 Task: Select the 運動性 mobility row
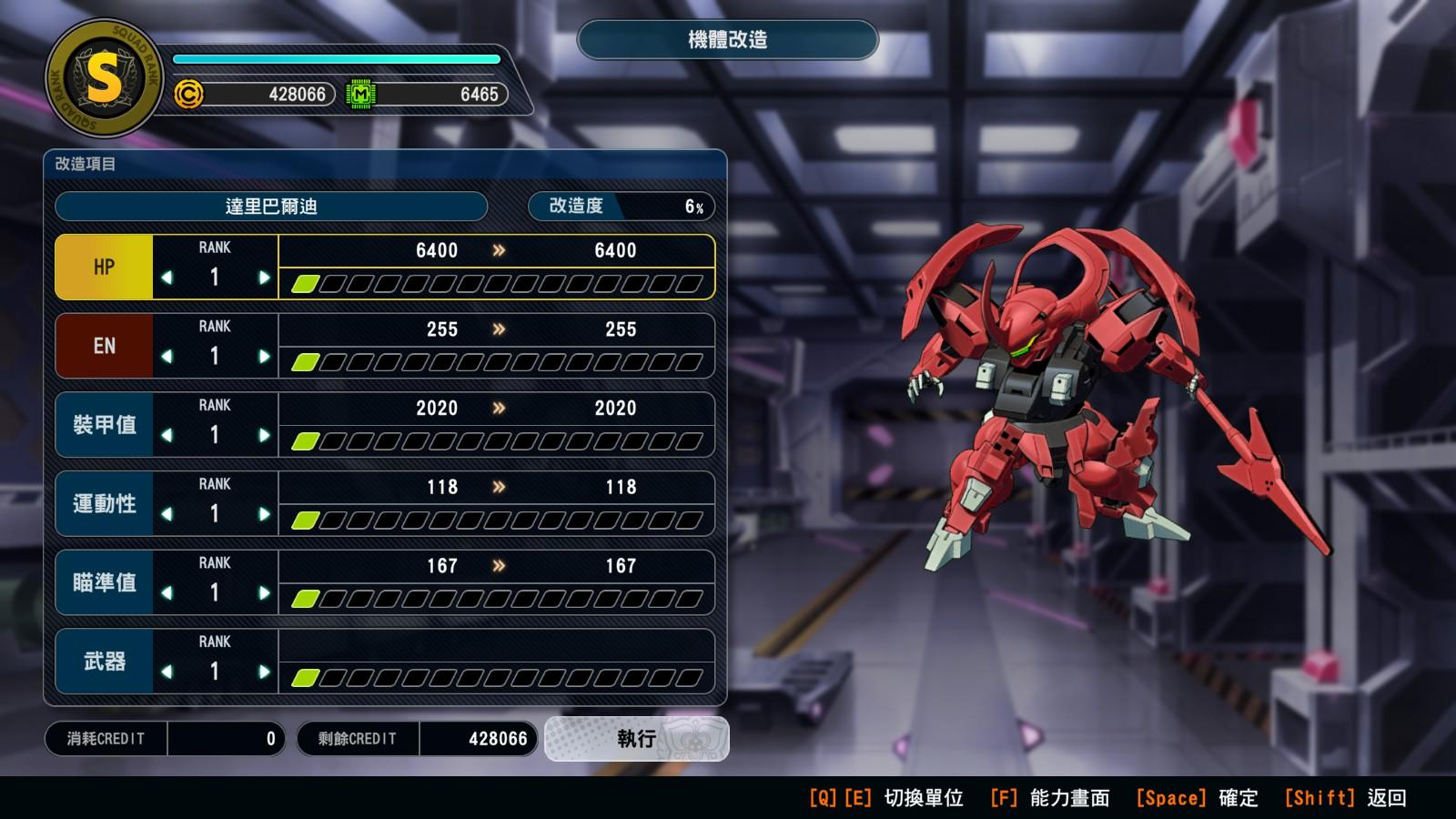tap(104, 504)
